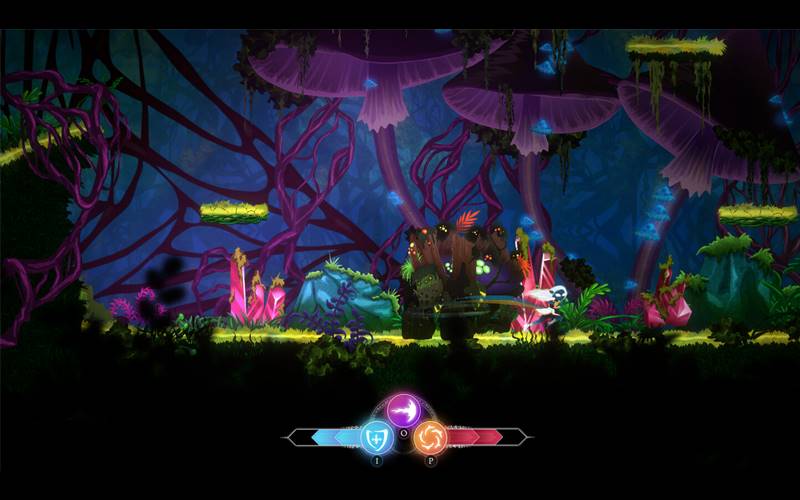
Task: Activate the blue shield ability
Action: (x=377, y=438)
